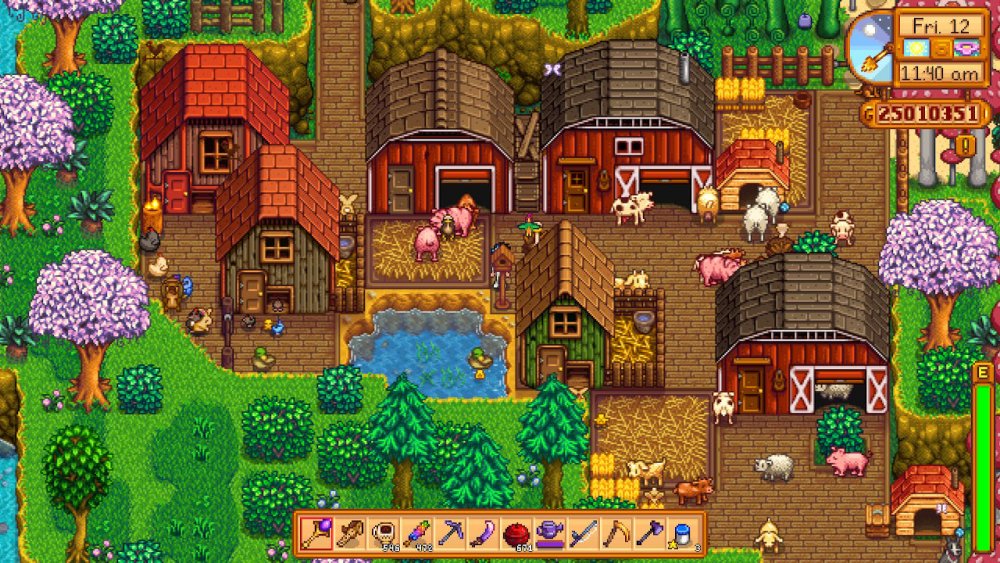Equip the curved purple sword
This screenshot has width=1000, height=563.
(x=482, y=534)
